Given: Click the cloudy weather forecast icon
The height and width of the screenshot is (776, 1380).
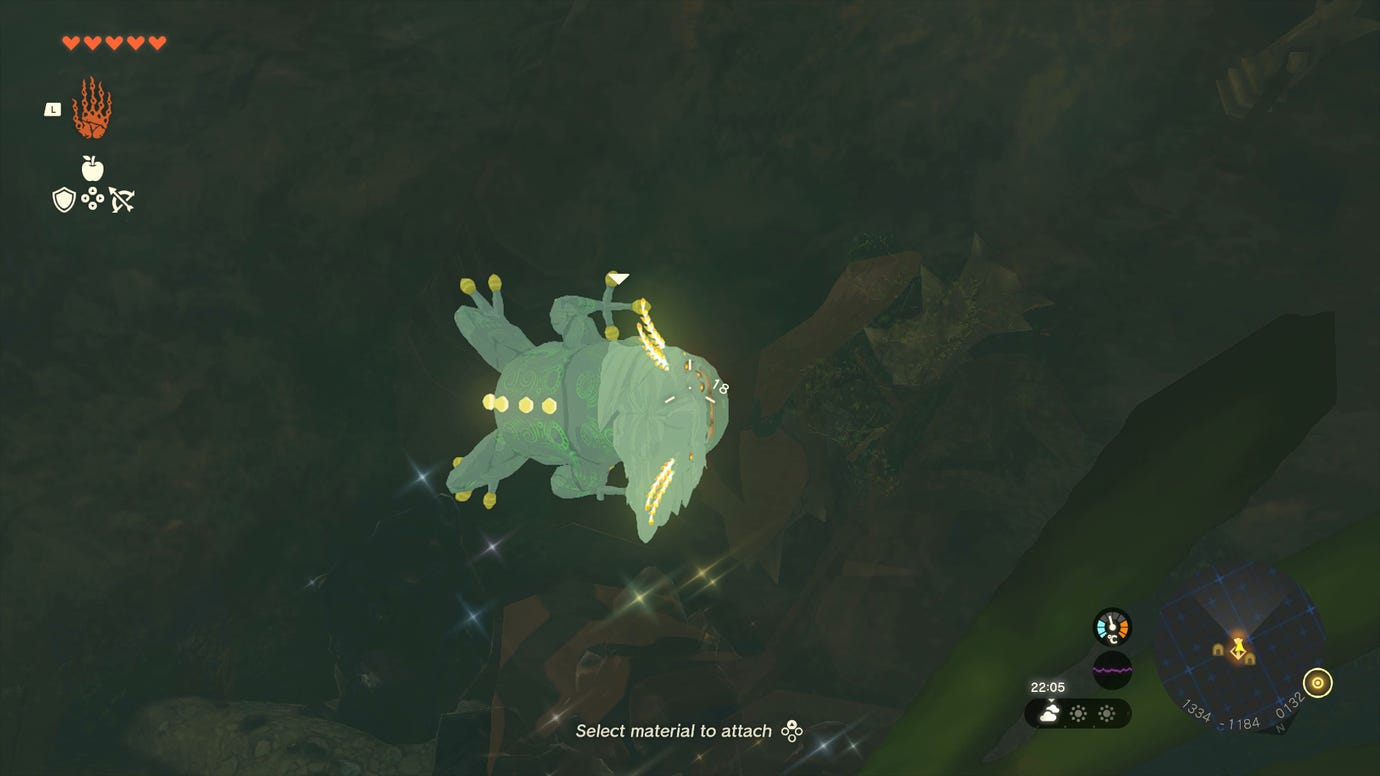Looking at the screenshot, I should coord(1050,711).
